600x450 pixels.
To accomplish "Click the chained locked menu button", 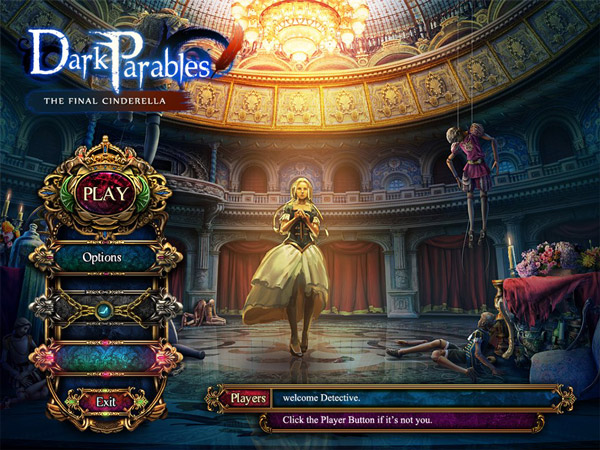I will pos(103,309).
